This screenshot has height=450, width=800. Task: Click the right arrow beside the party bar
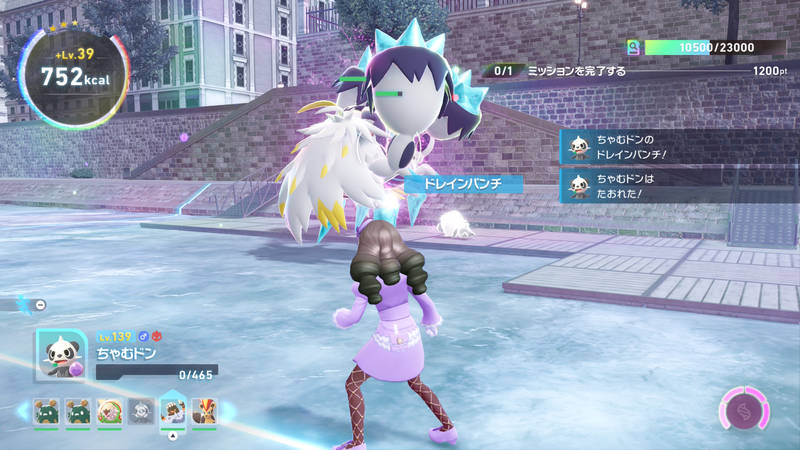(x=226, y=411)
